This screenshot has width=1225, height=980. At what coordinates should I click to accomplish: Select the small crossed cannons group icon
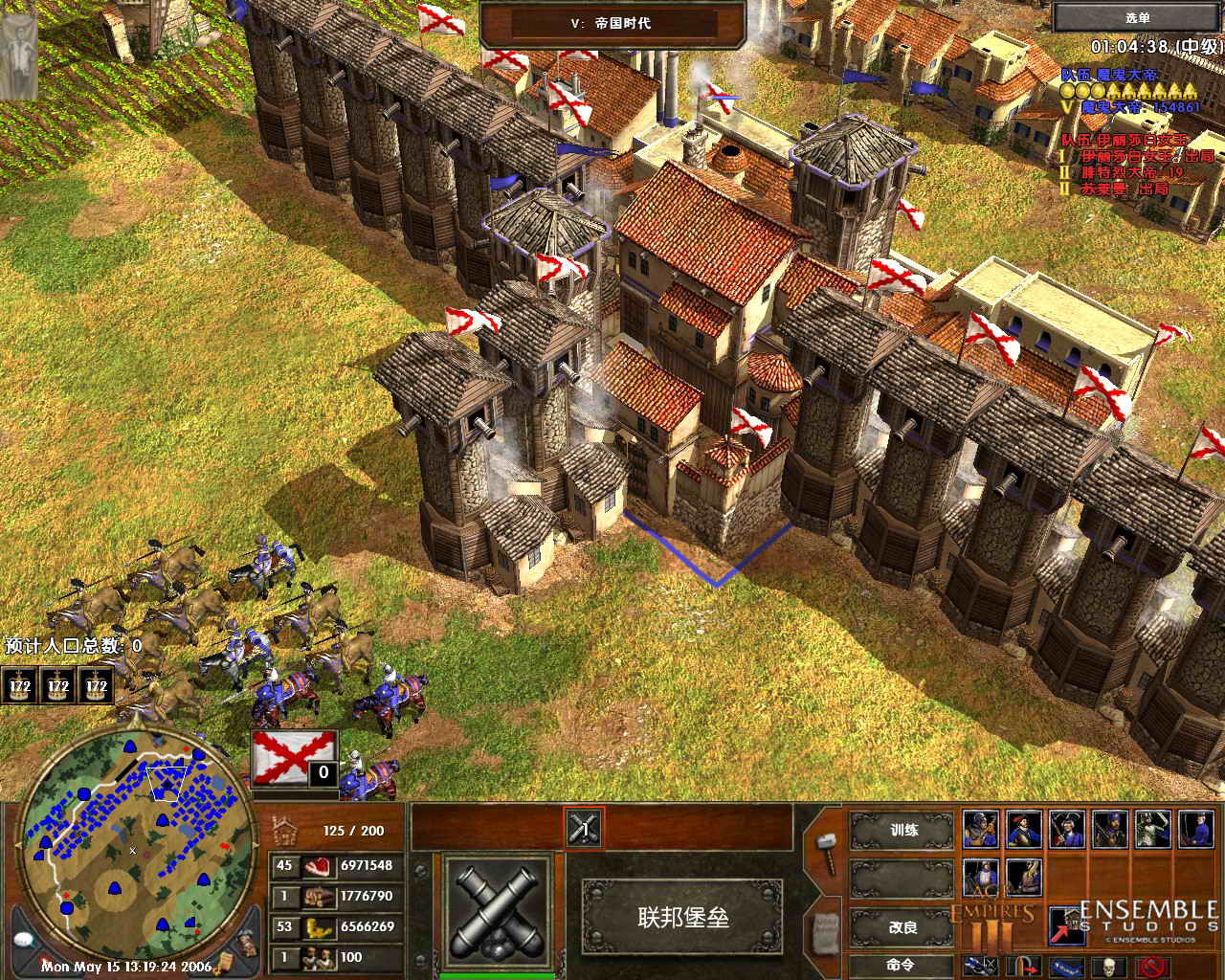583,828
